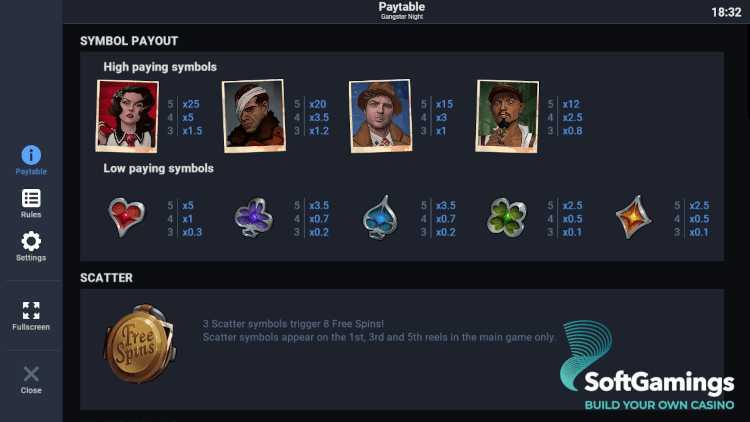Open the Settings panel
Screen dimensions: 750x422
[31, 245]
